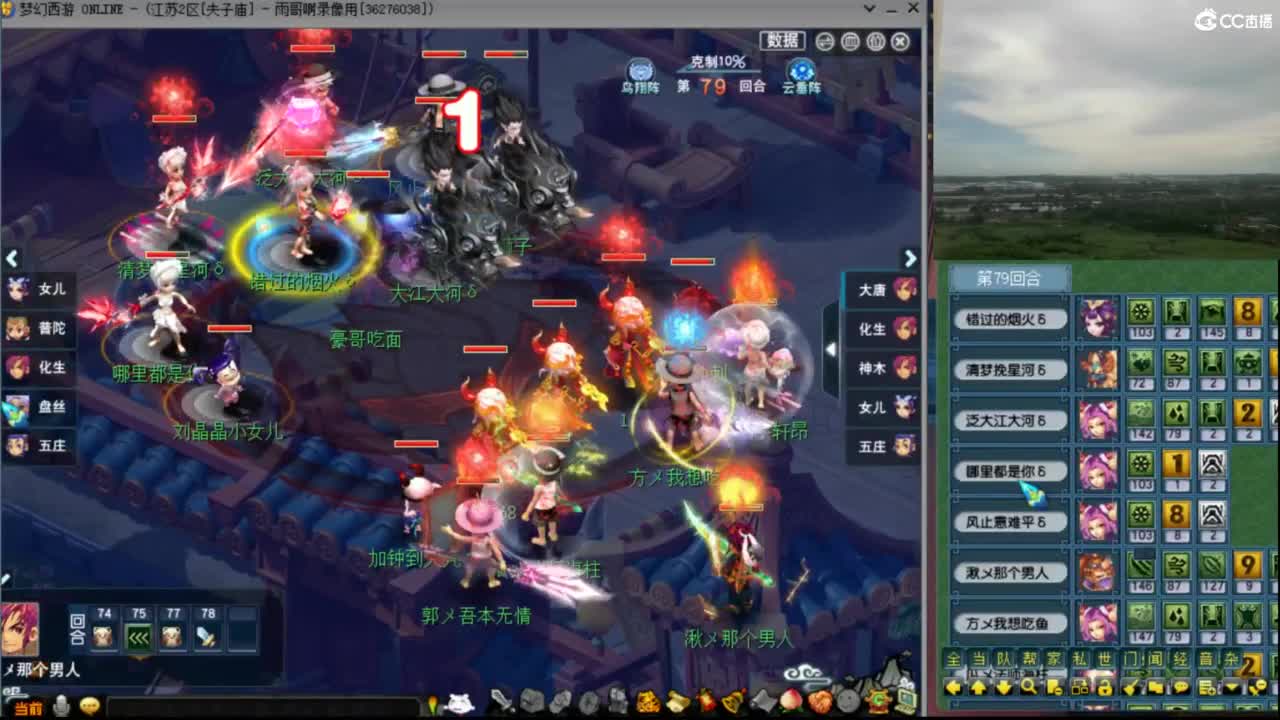Image resolution: width=1280 pixels, height=720 pixels.
Task: Click round 78 marker in the round tracker
Action: pos(205,635)
